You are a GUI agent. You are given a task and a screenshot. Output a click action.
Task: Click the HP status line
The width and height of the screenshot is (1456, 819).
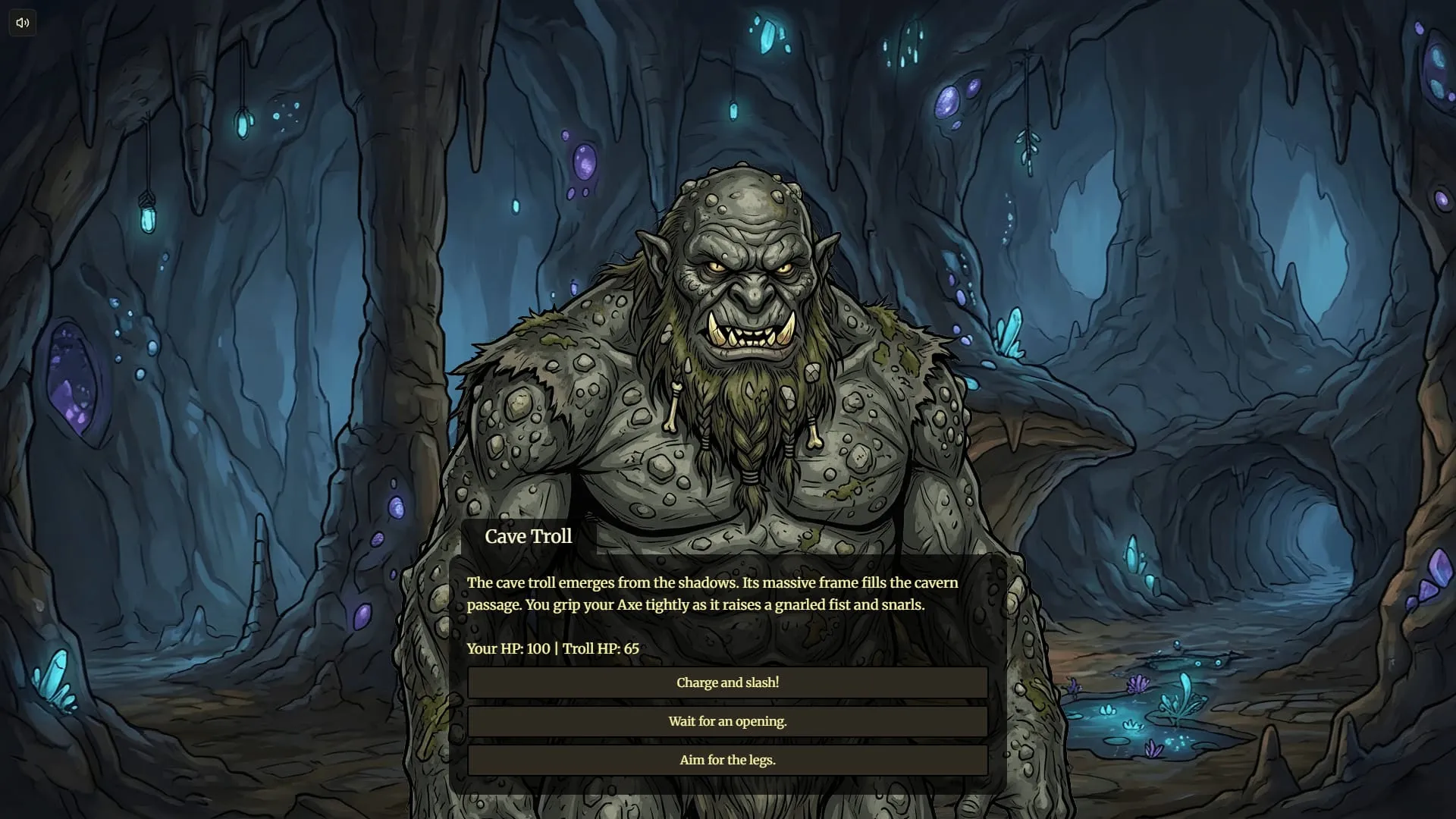(553, 648)
